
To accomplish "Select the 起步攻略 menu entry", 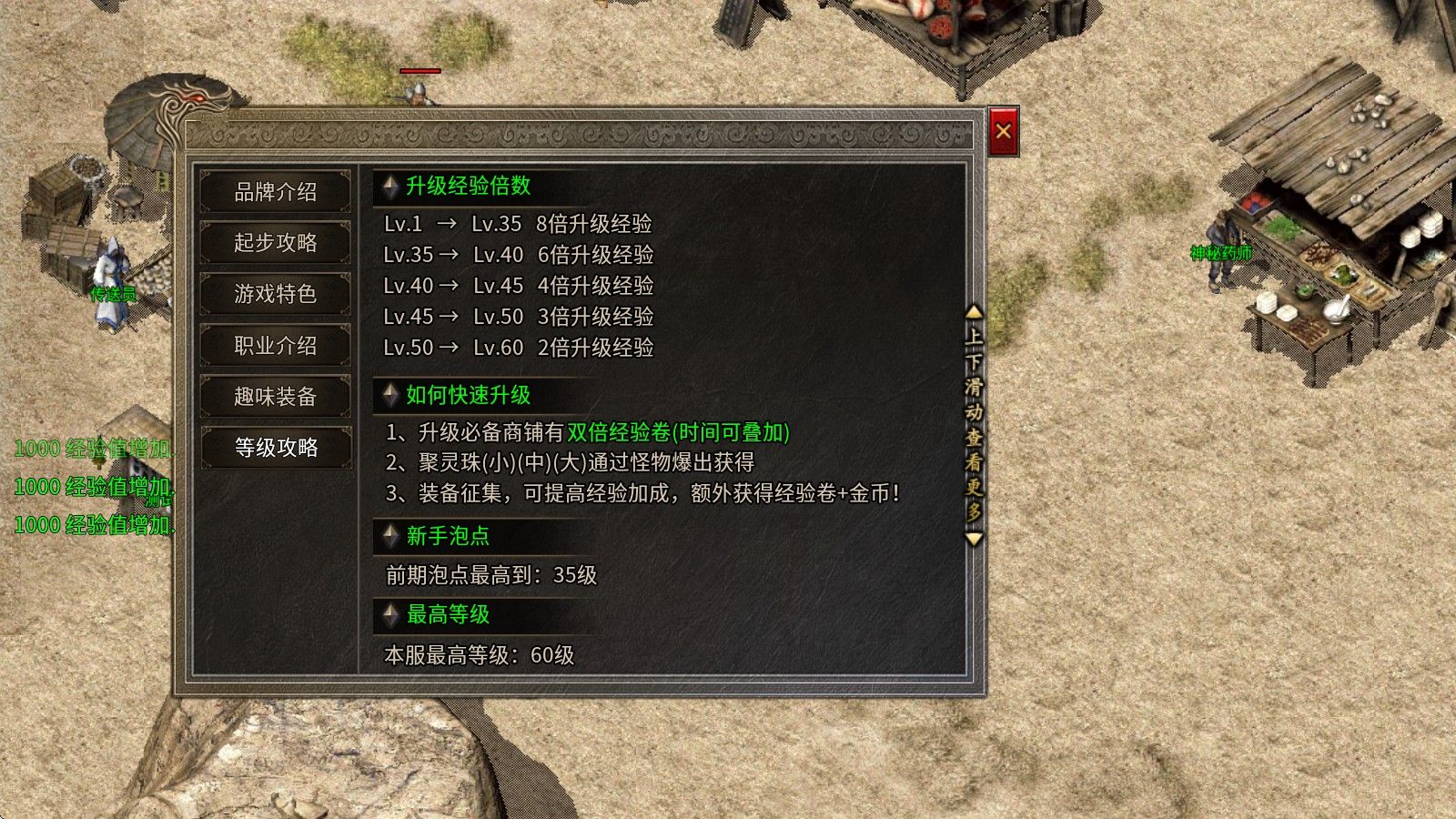I will point(275,244).
